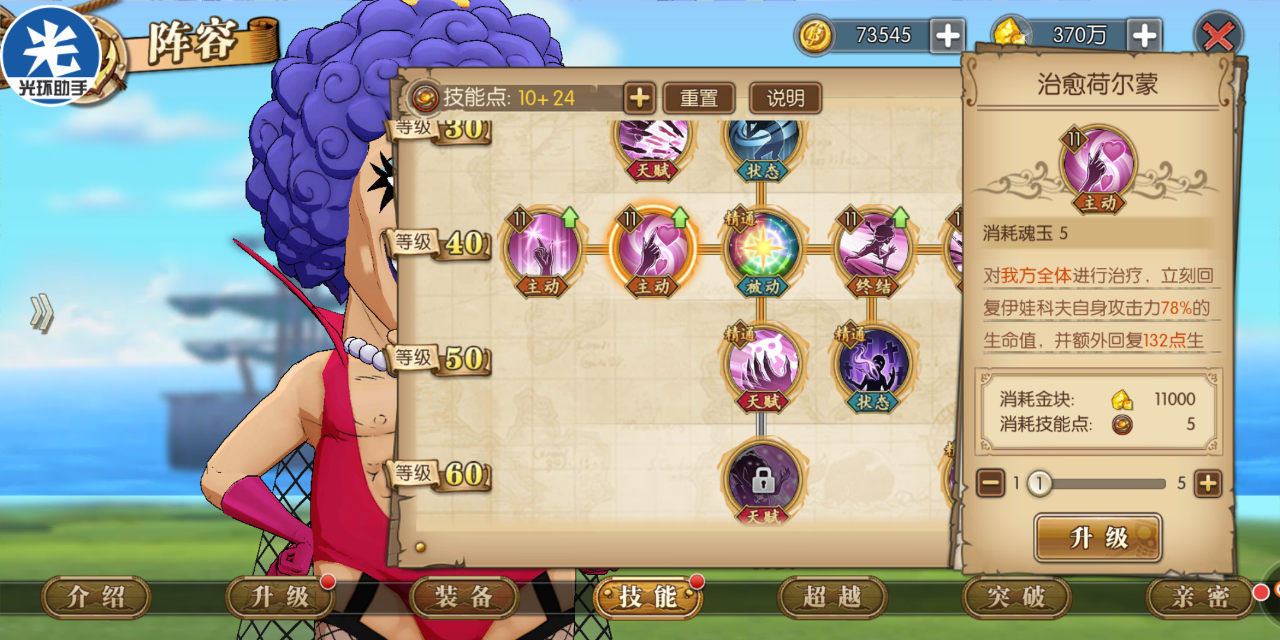Increase upgrade level count with slider plus
This screenshot has width=1280, height=640.
[1208, 484]
